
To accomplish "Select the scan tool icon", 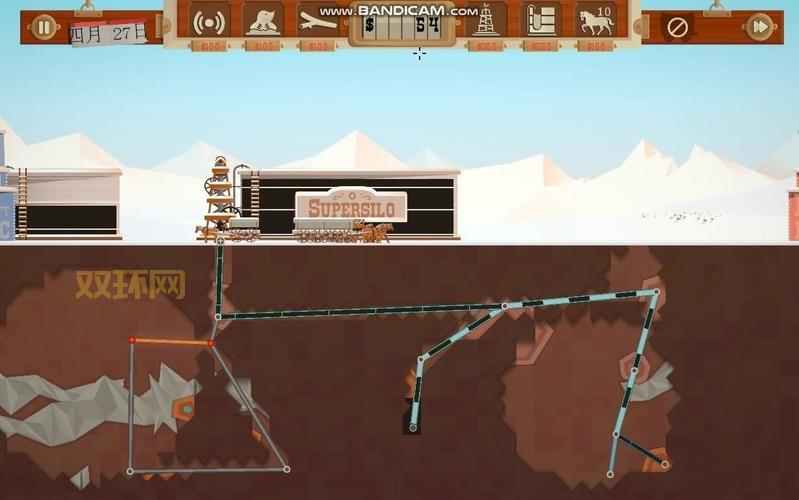I will [x=317, y=22].
